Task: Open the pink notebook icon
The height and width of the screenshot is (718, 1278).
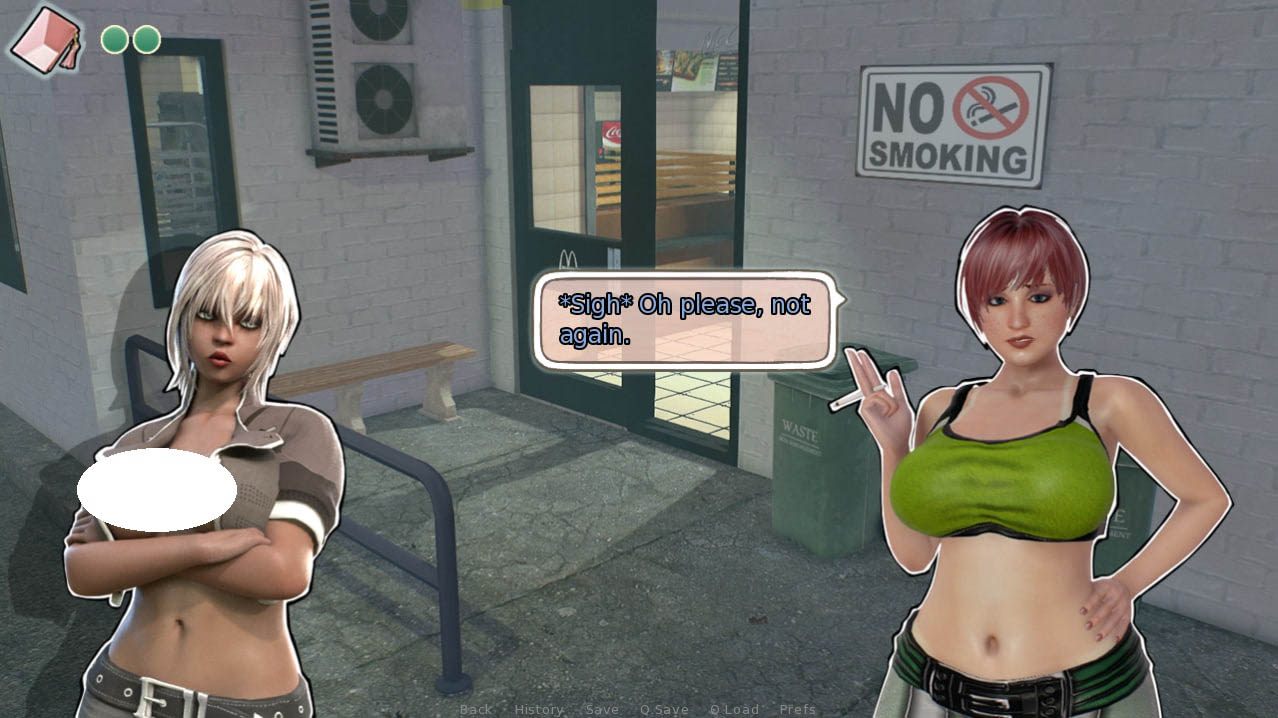Action: point(46,40)
